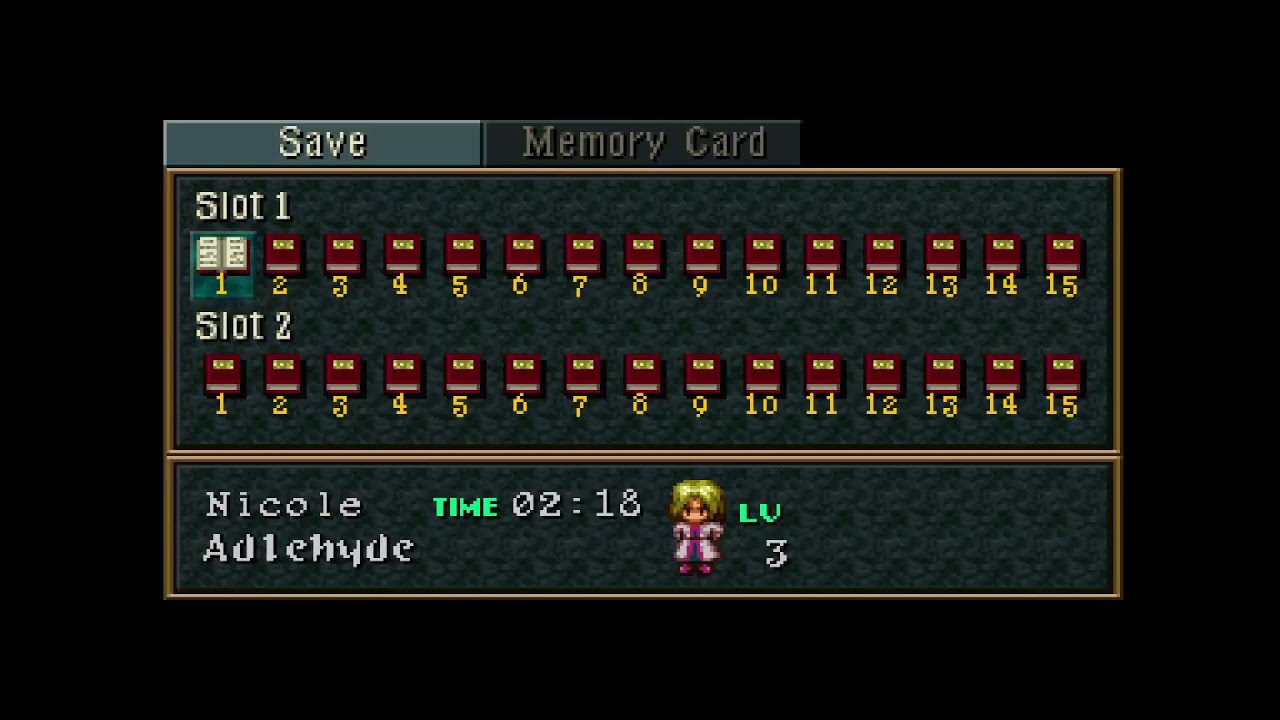The width and height of the screenshot is (1280, 720).
Task: Select book 1 in Slot 2
Action: click(x=222, y=375)
